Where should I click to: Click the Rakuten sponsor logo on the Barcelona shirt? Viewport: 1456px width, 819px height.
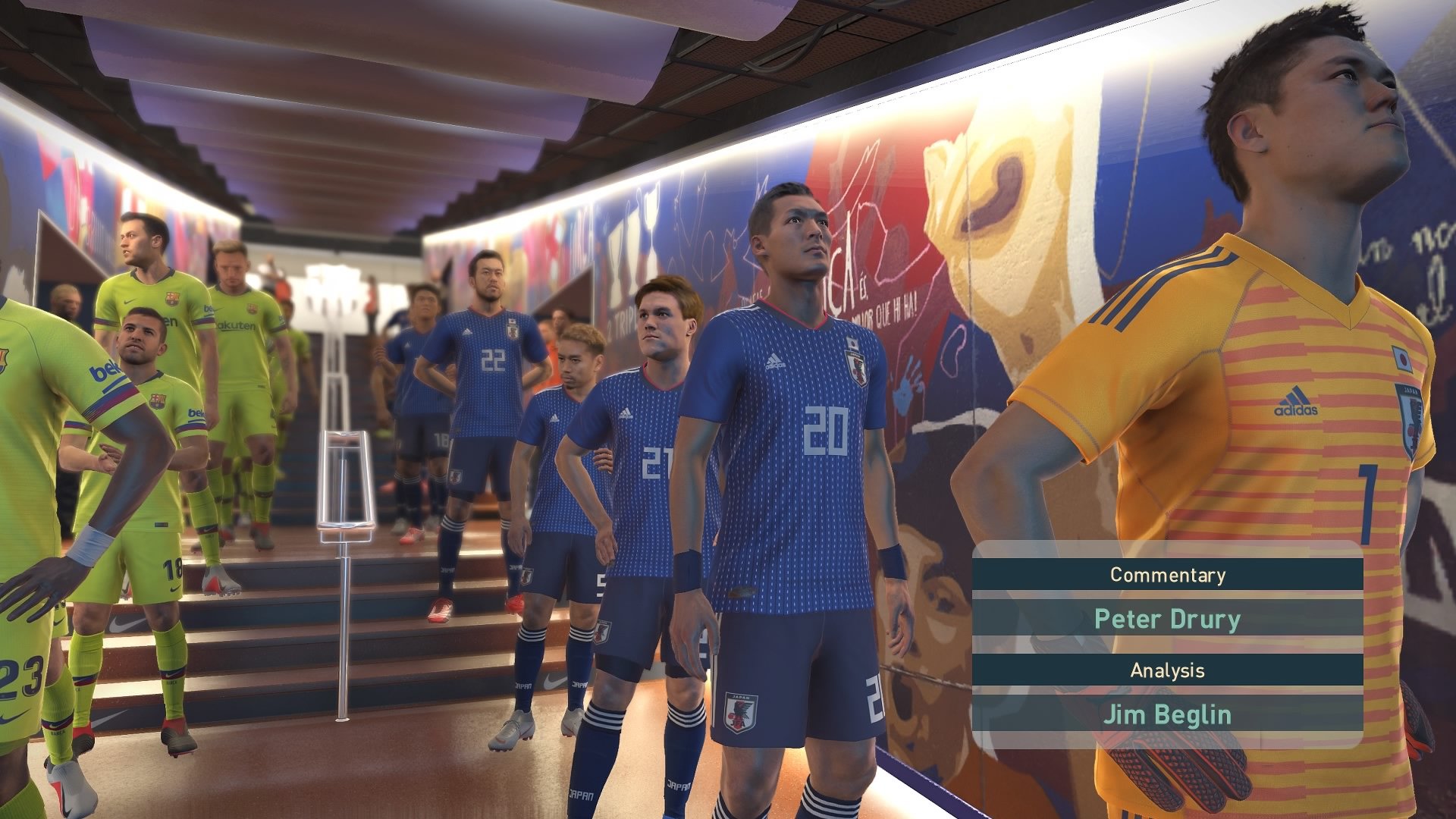236,326
